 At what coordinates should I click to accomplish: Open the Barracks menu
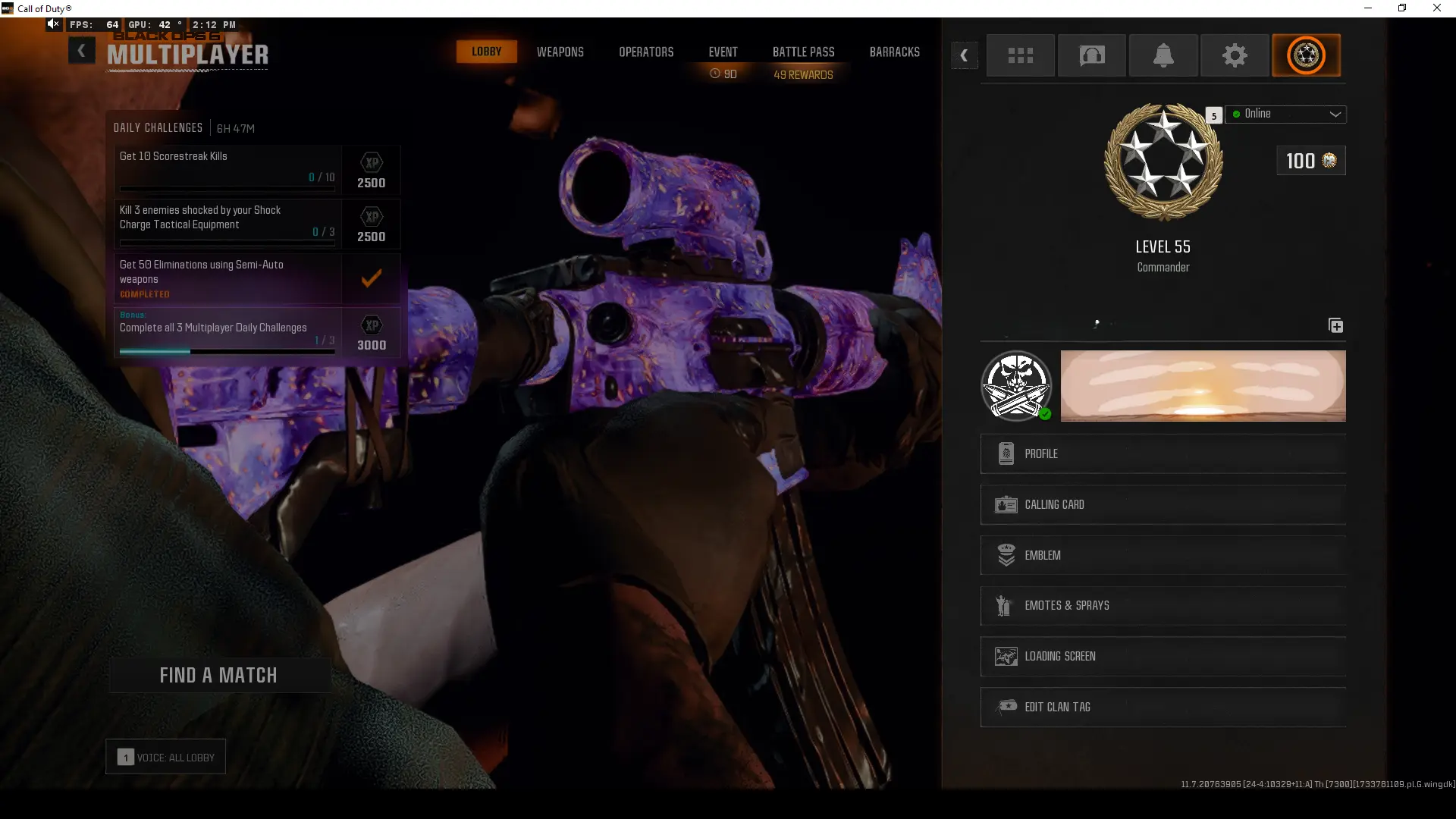coord(895,52)
